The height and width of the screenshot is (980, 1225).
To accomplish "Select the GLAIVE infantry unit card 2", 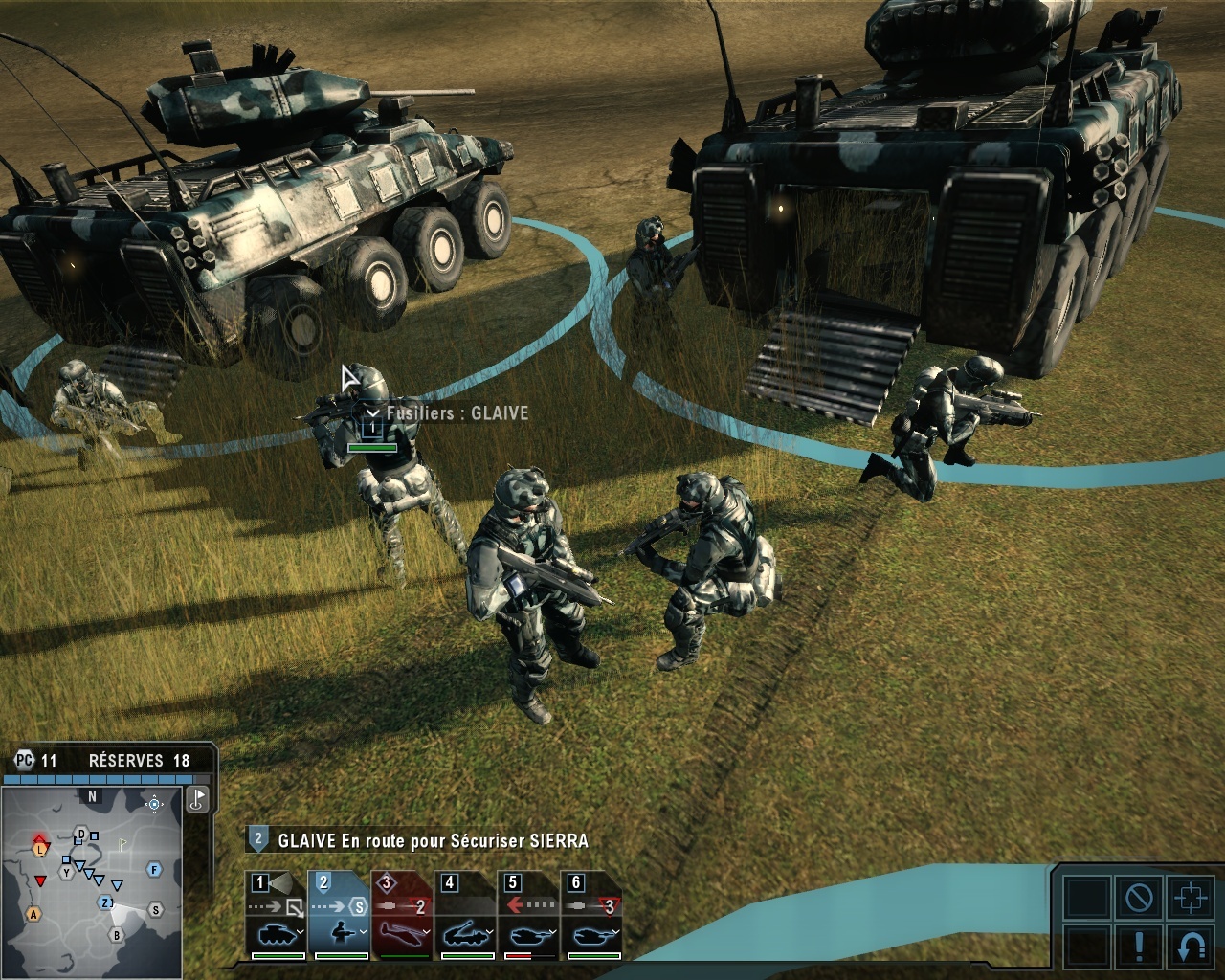I will pos(340,915).
